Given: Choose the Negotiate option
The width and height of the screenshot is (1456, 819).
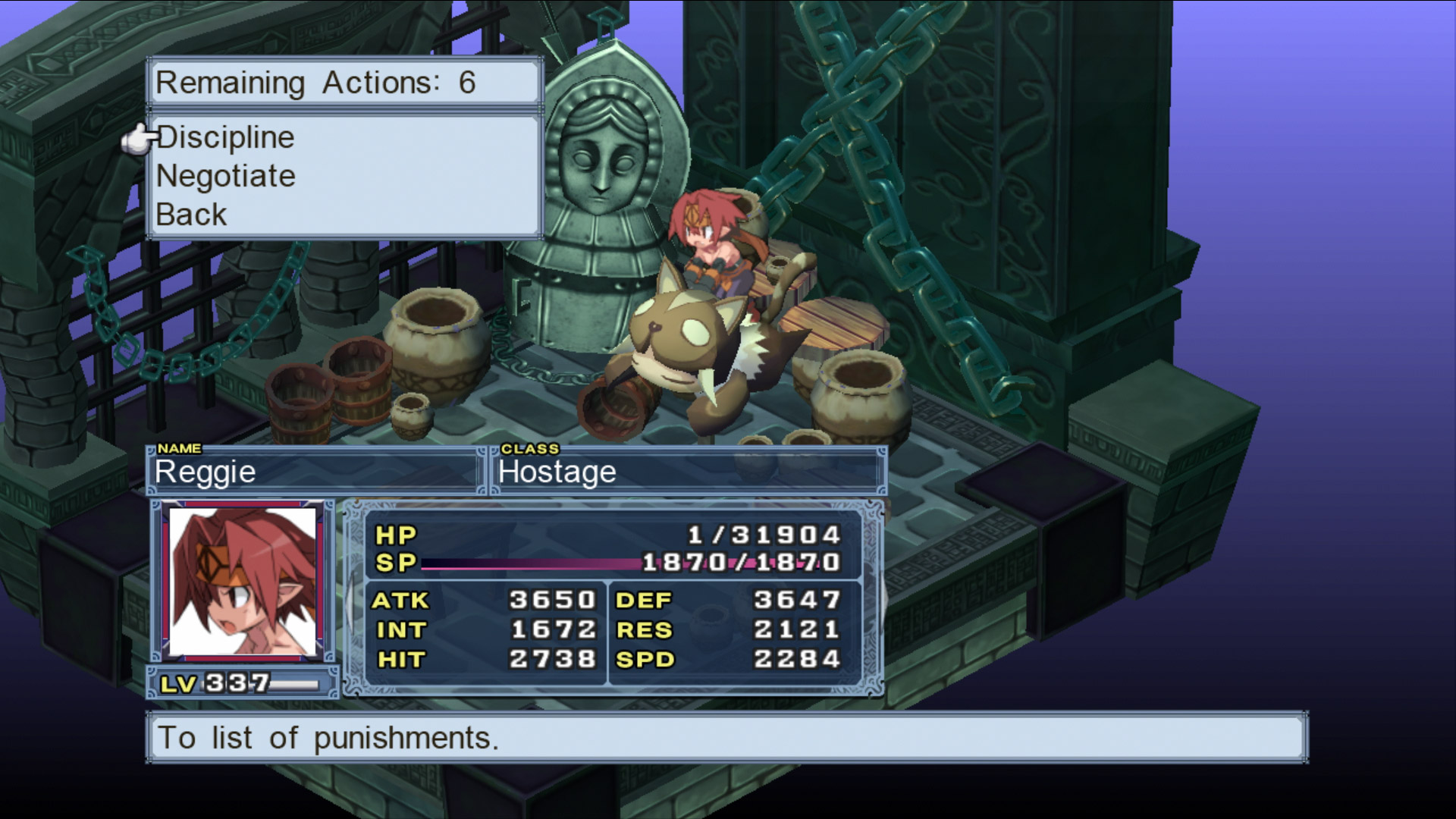Looking at the screenshot, I should [226, 177].
